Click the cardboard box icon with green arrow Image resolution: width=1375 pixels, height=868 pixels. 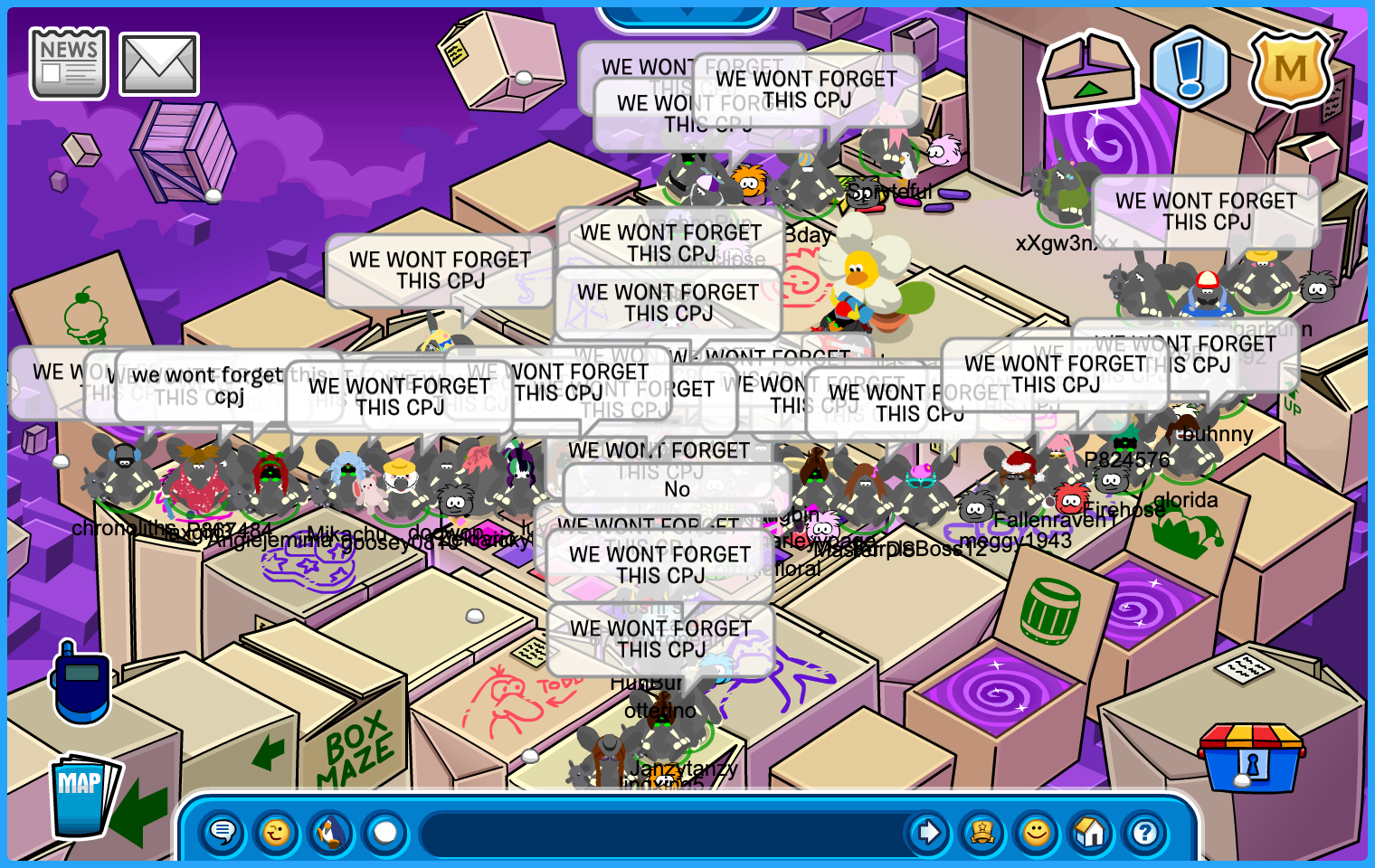(x=1088, y=71)
